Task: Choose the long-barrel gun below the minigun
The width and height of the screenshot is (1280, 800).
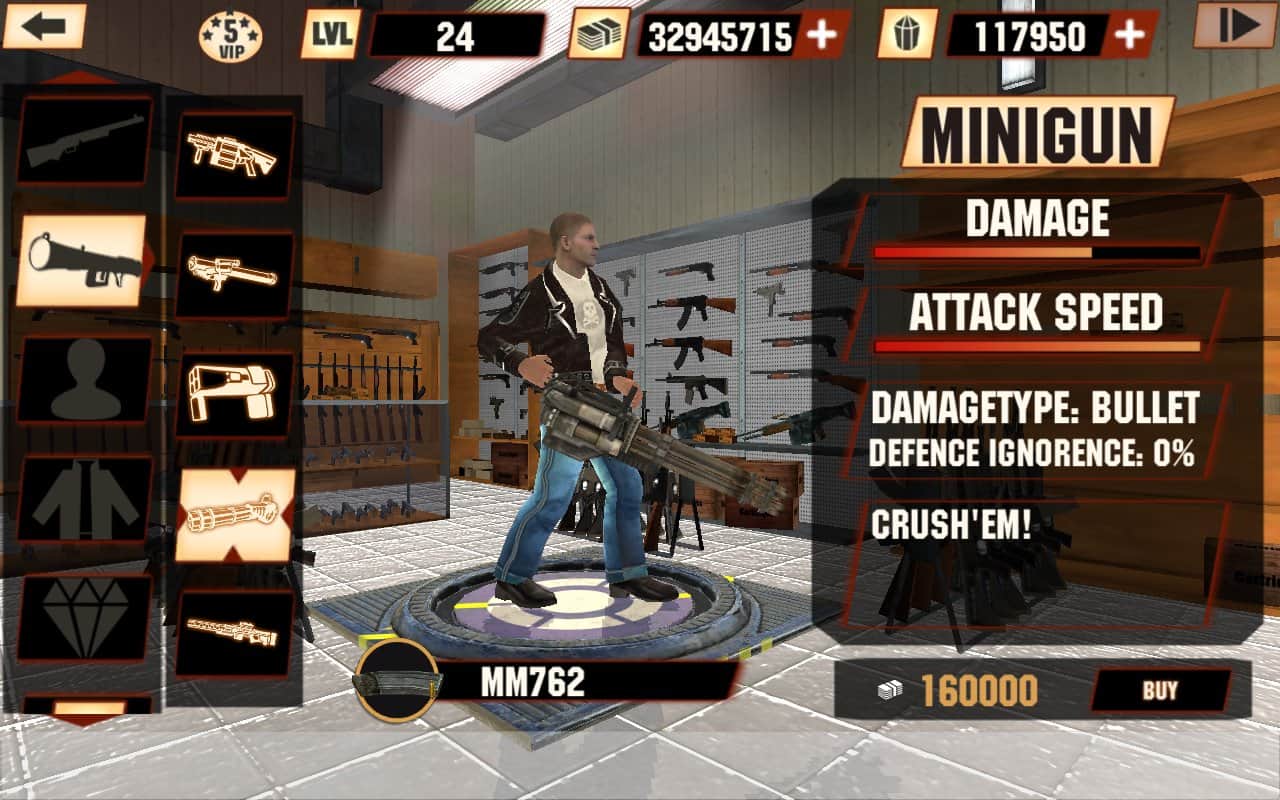Action: point(234,632)
